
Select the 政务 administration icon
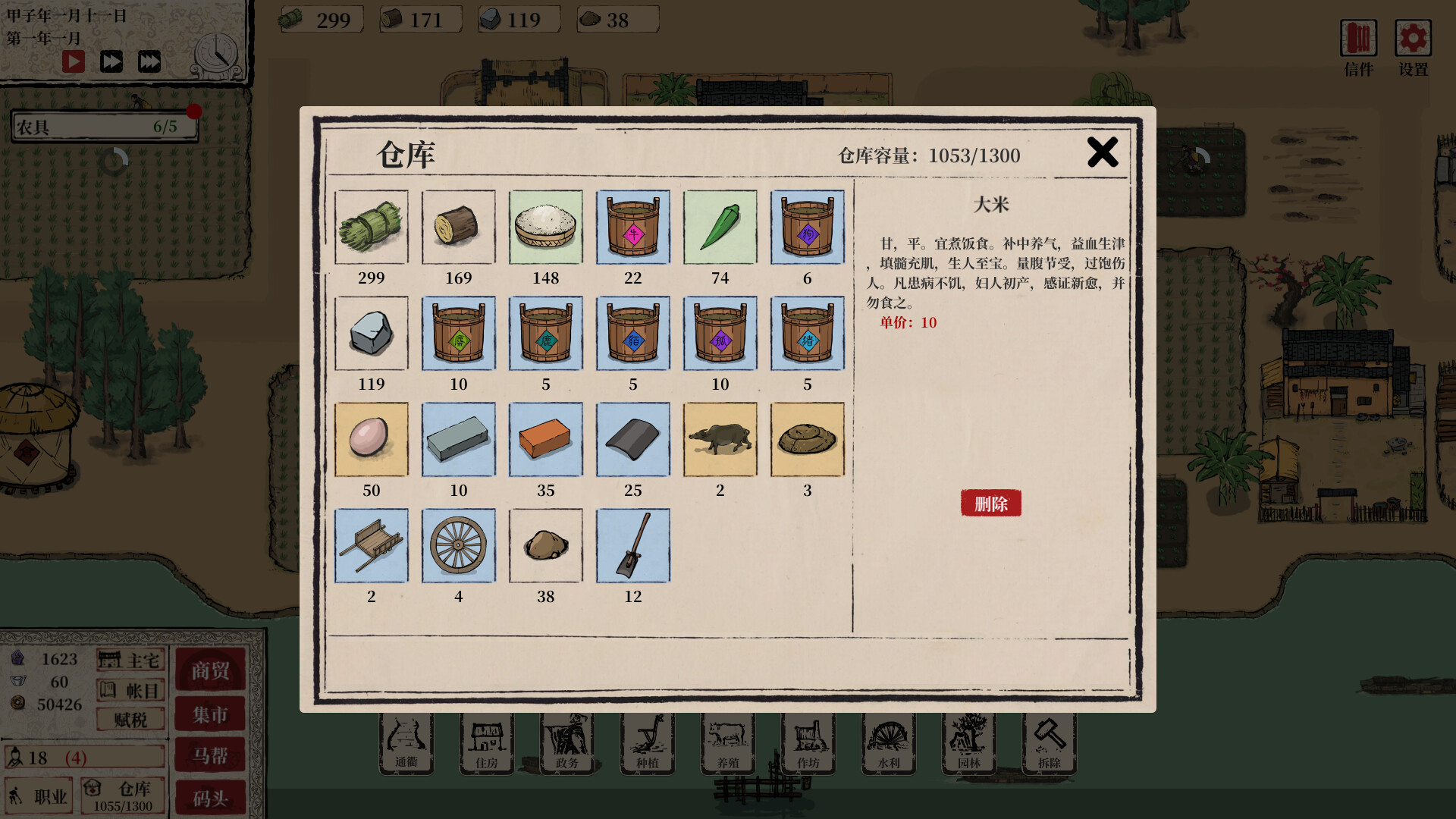[566, 743]
